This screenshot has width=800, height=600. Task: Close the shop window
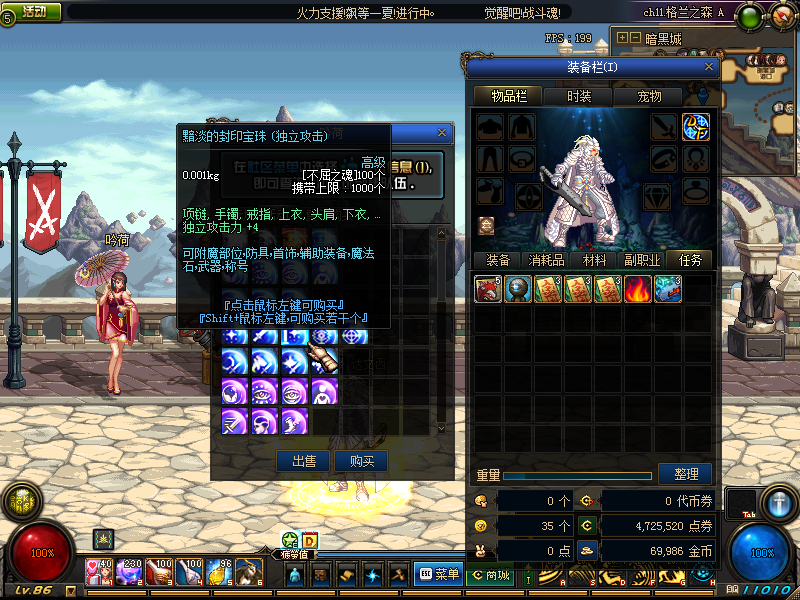click(442, 132)
